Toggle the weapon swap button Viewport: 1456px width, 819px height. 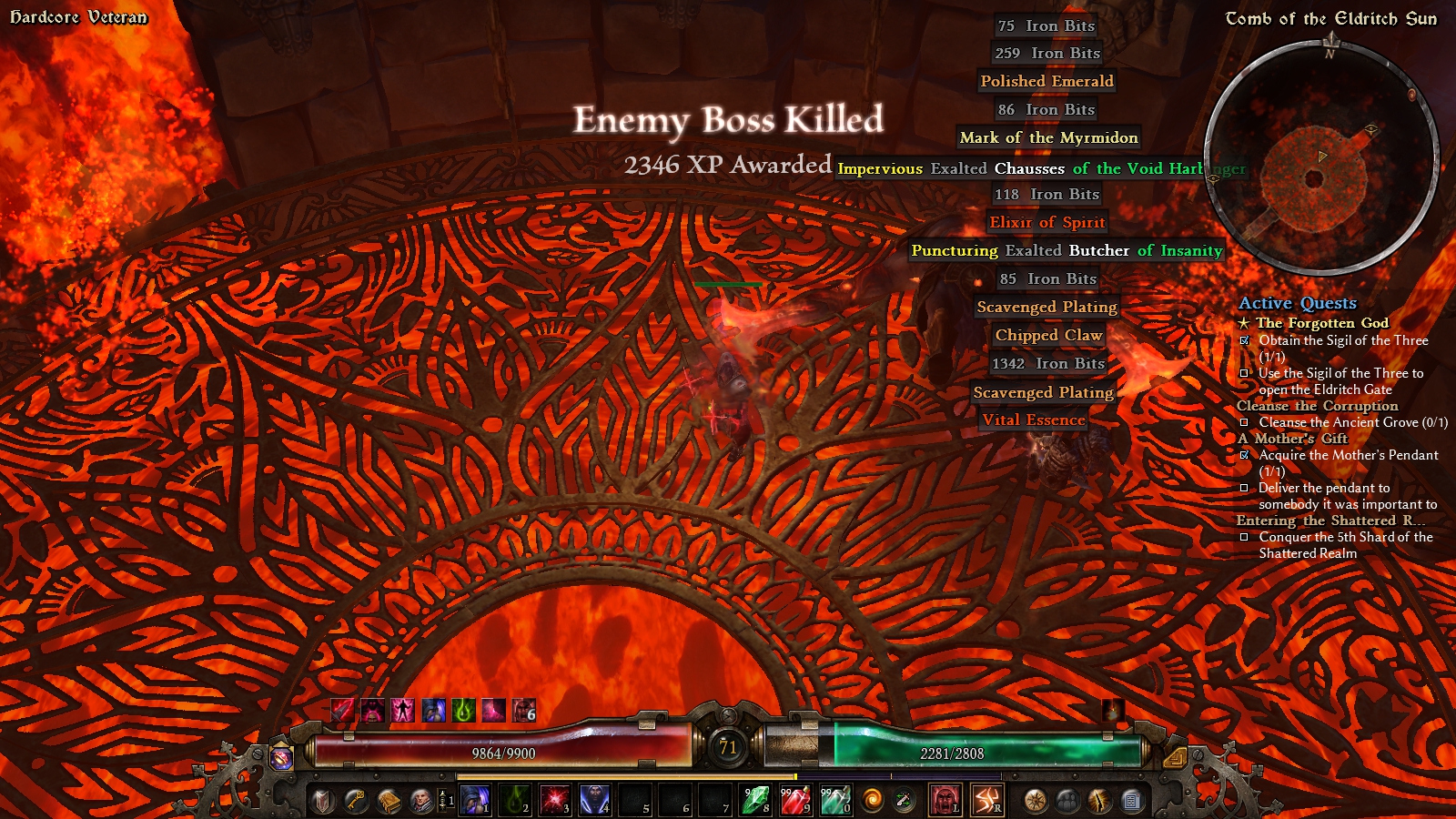905,800
